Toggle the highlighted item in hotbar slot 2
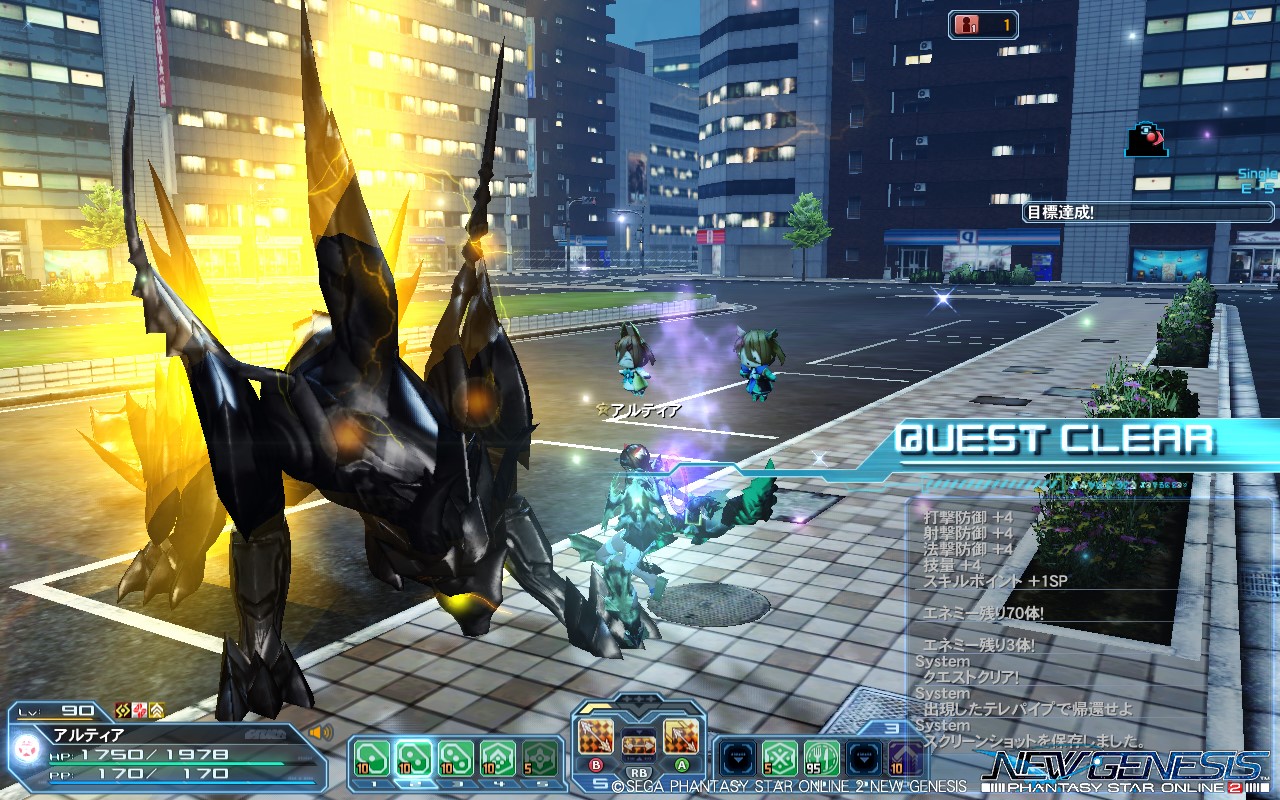Image resolution: width=1280 pixels, height=800 pixels. (x=414, y=760)
